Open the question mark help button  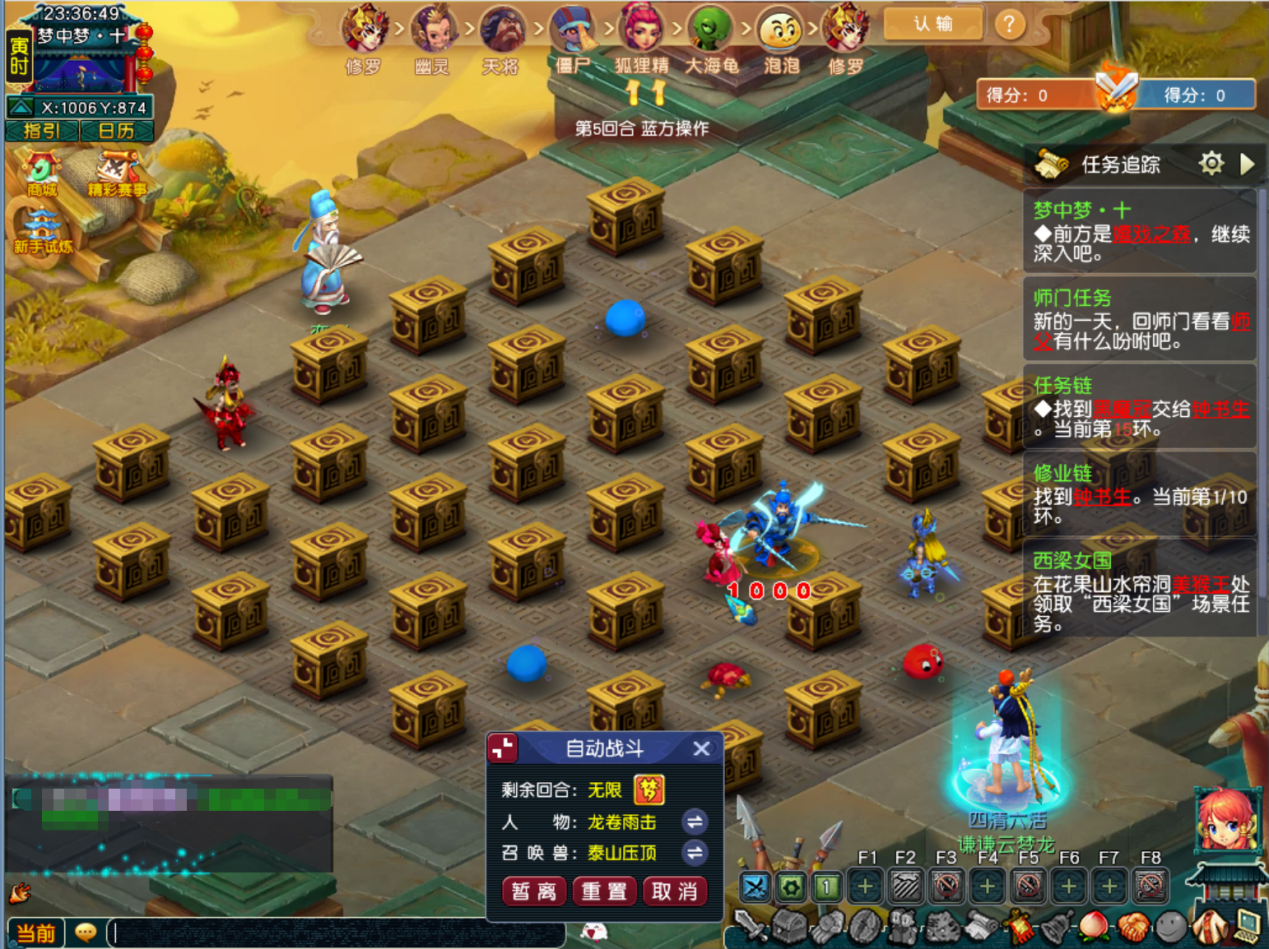tap(1010, 24)
